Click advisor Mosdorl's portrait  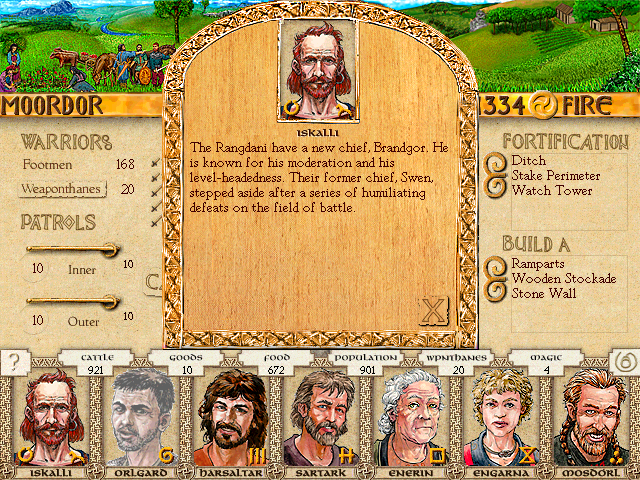click(593, 417)
